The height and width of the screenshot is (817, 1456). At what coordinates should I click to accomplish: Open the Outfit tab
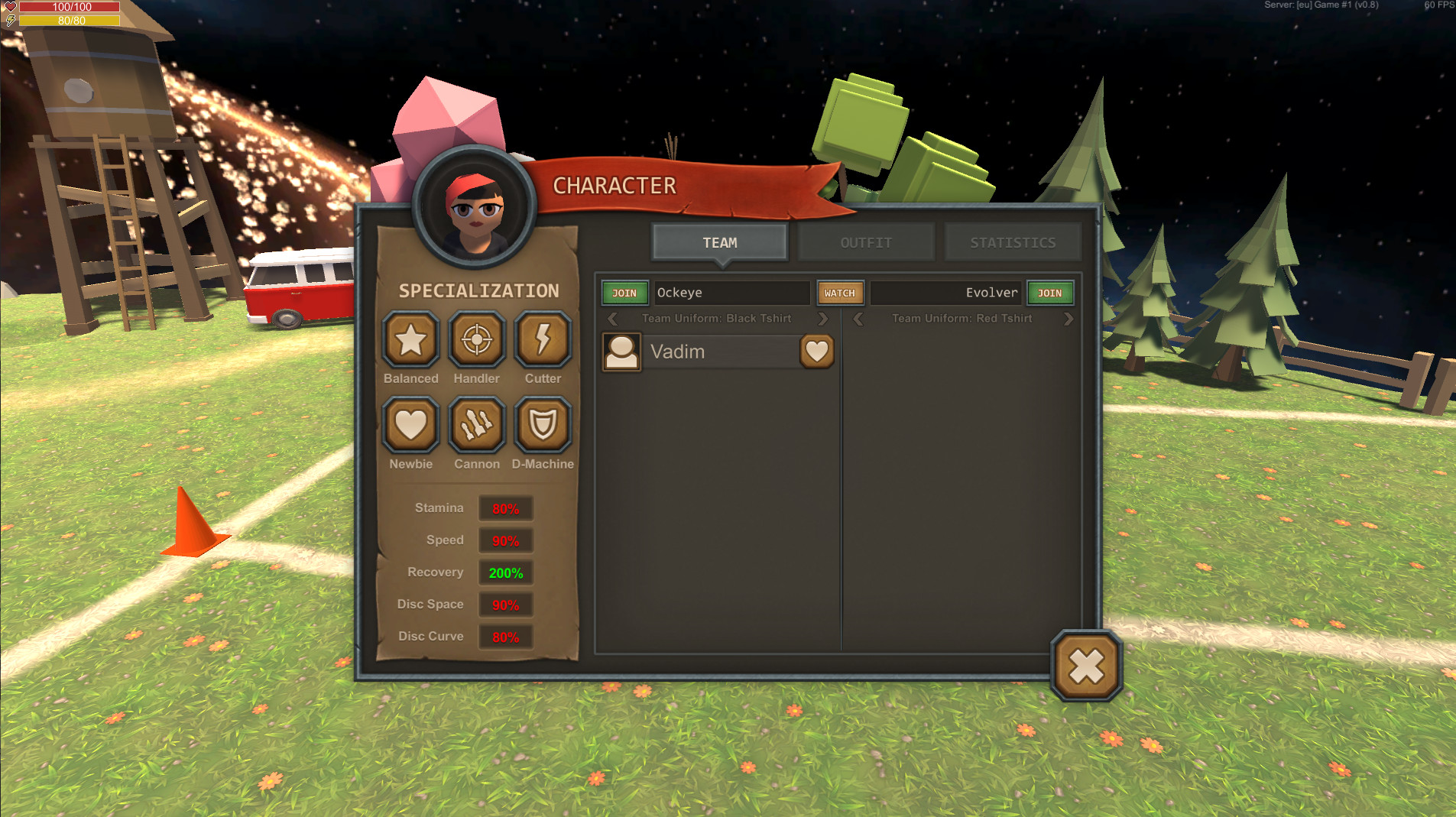point(866,242)
